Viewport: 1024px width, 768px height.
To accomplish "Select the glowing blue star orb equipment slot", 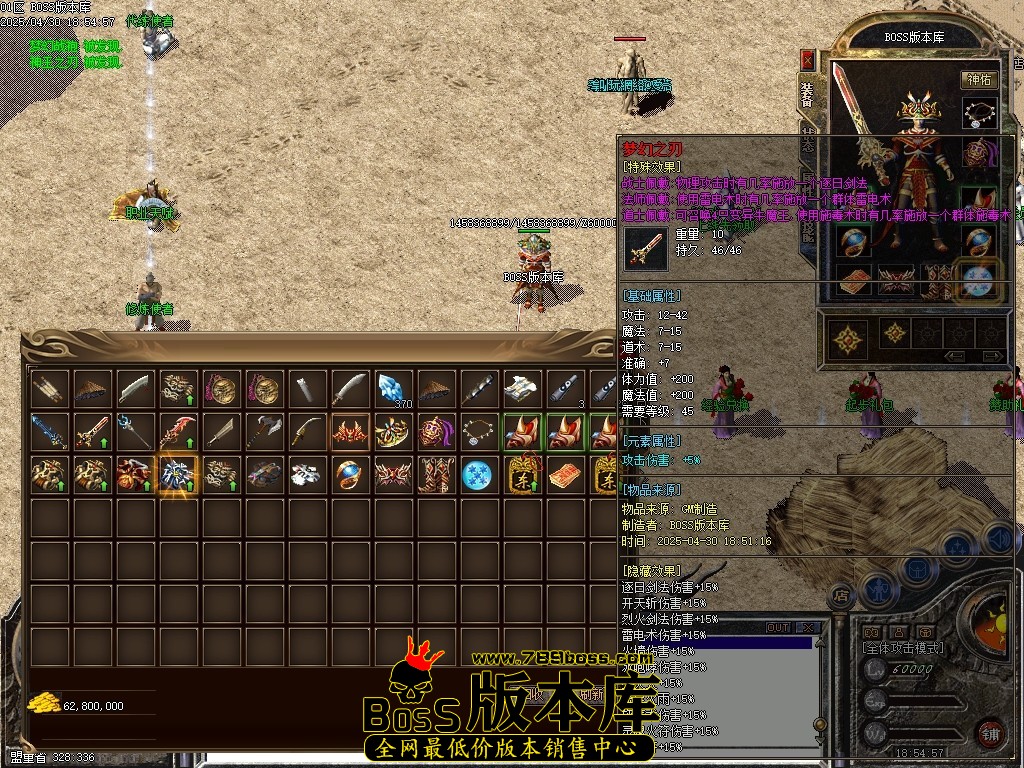I will [979, 277].
